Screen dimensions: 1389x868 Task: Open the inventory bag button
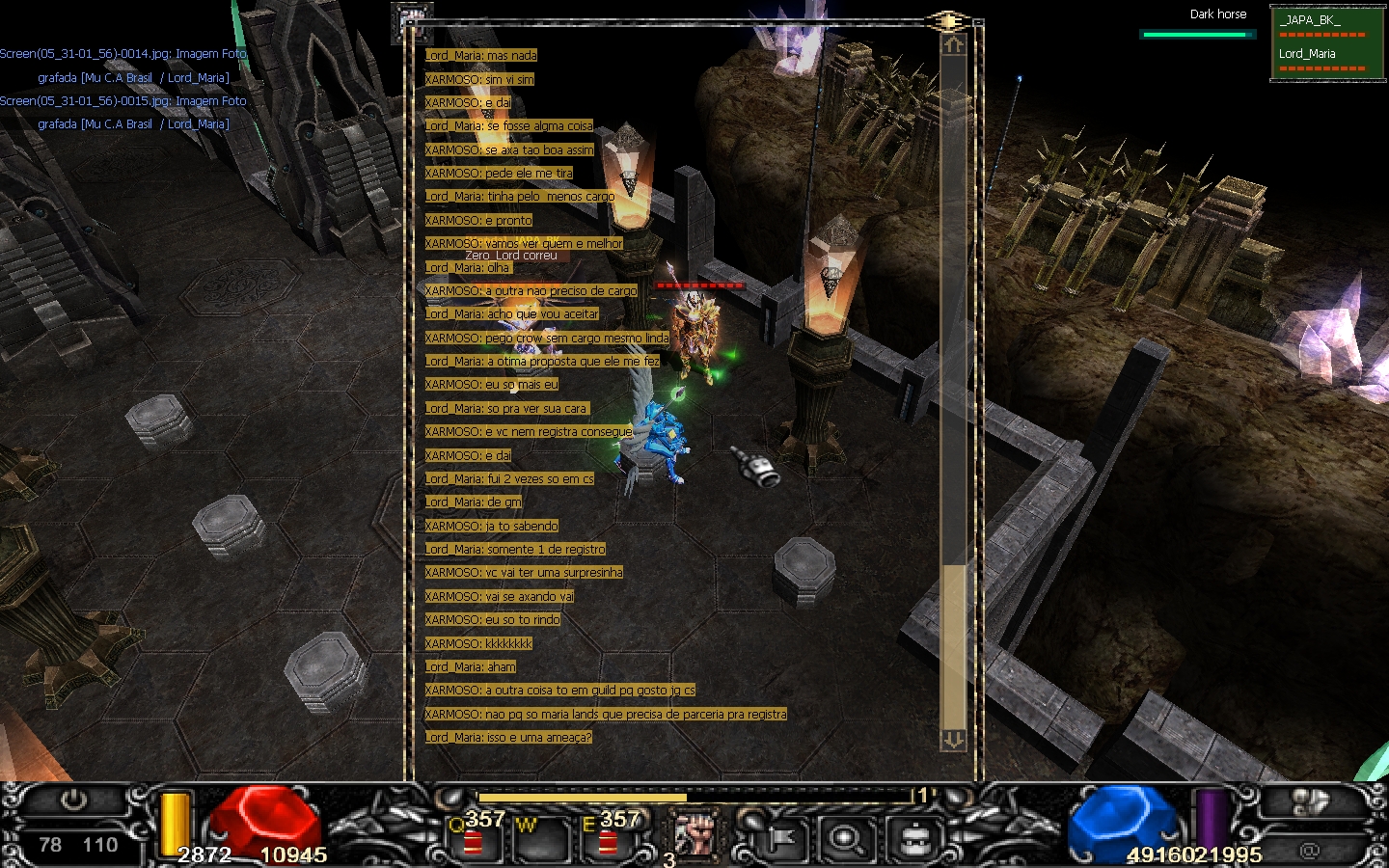pyautogui.click(x=912, y=839)
